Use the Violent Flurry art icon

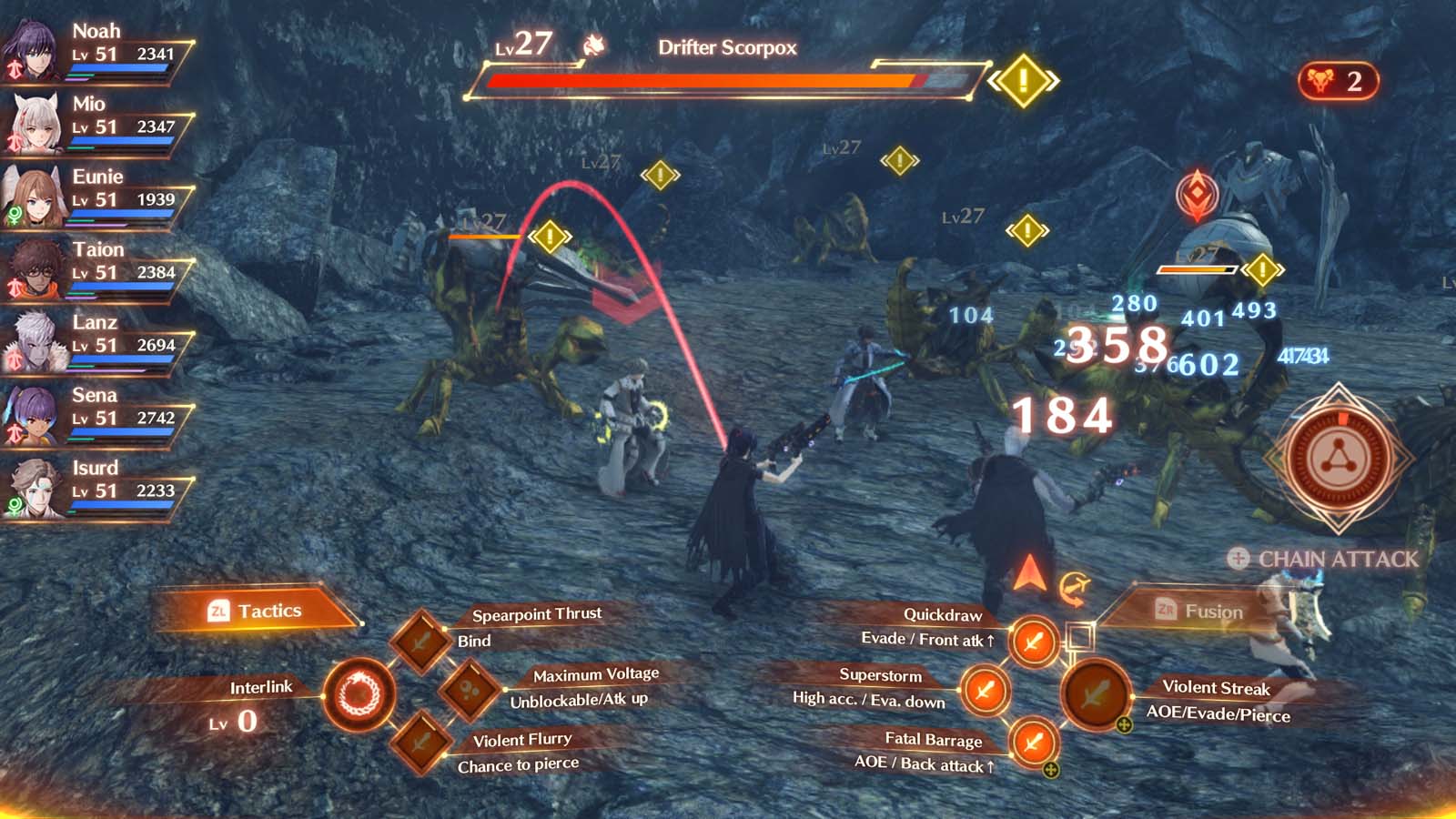tap(421, 742)
